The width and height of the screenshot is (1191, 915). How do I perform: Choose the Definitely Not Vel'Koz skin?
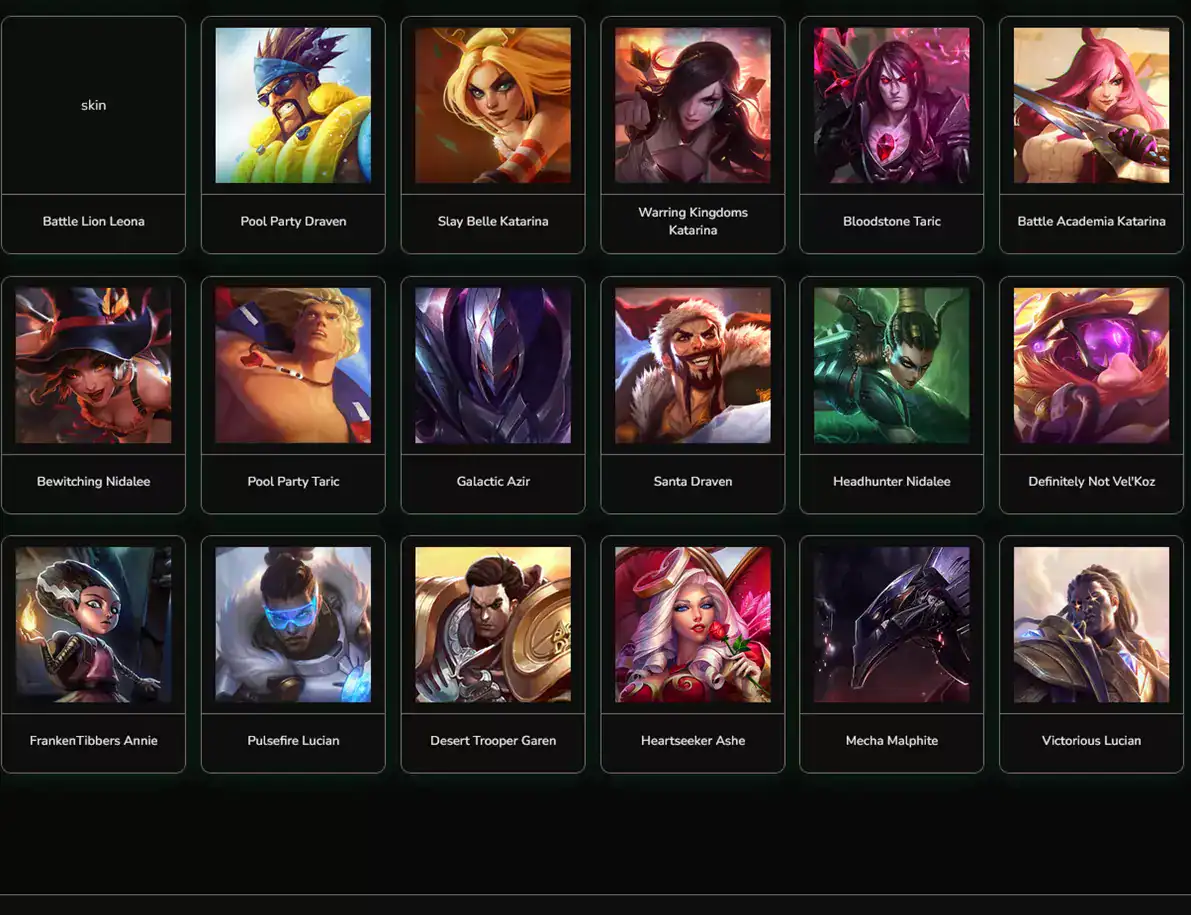1091,395
